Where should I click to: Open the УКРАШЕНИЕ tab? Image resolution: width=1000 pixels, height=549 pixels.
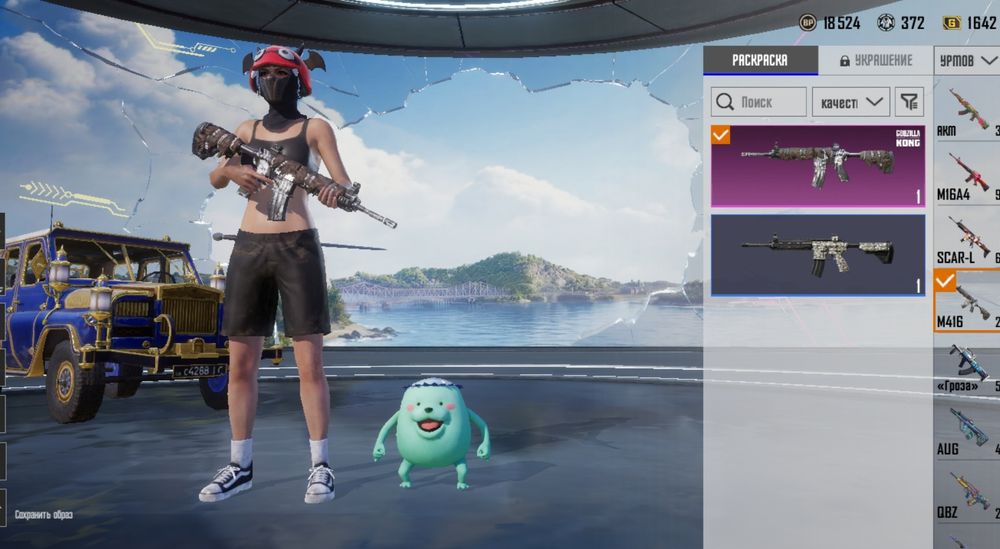pos(876,60)
